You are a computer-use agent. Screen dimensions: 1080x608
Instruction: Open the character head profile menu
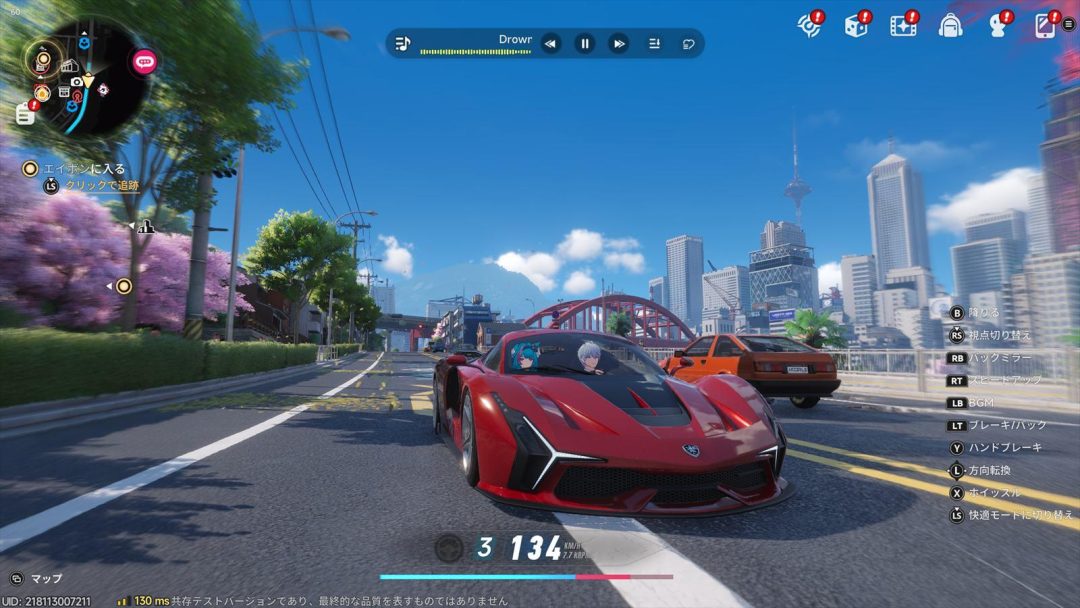[x=997, y=25]
